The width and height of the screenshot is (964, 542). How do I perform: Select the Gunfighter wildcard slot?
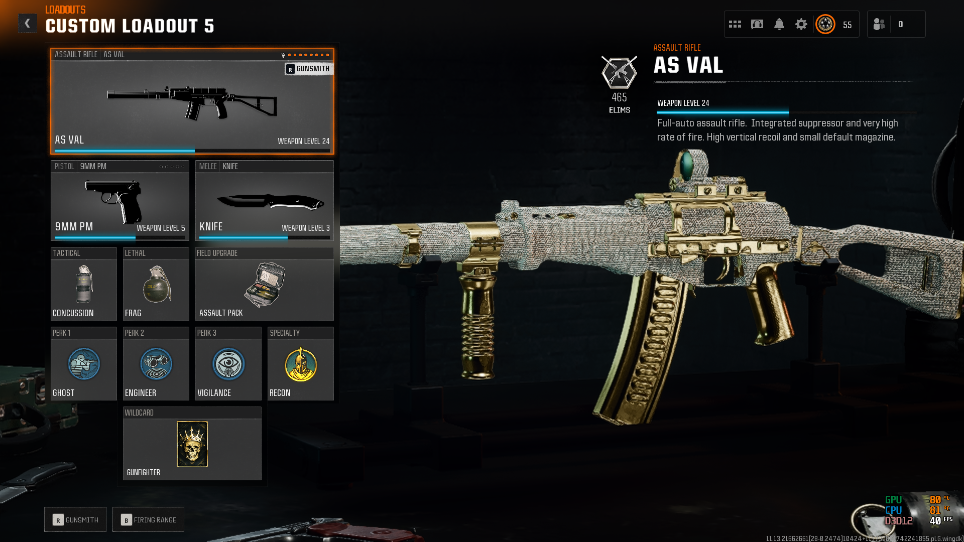pyautogui.click(x=192, y=442)
